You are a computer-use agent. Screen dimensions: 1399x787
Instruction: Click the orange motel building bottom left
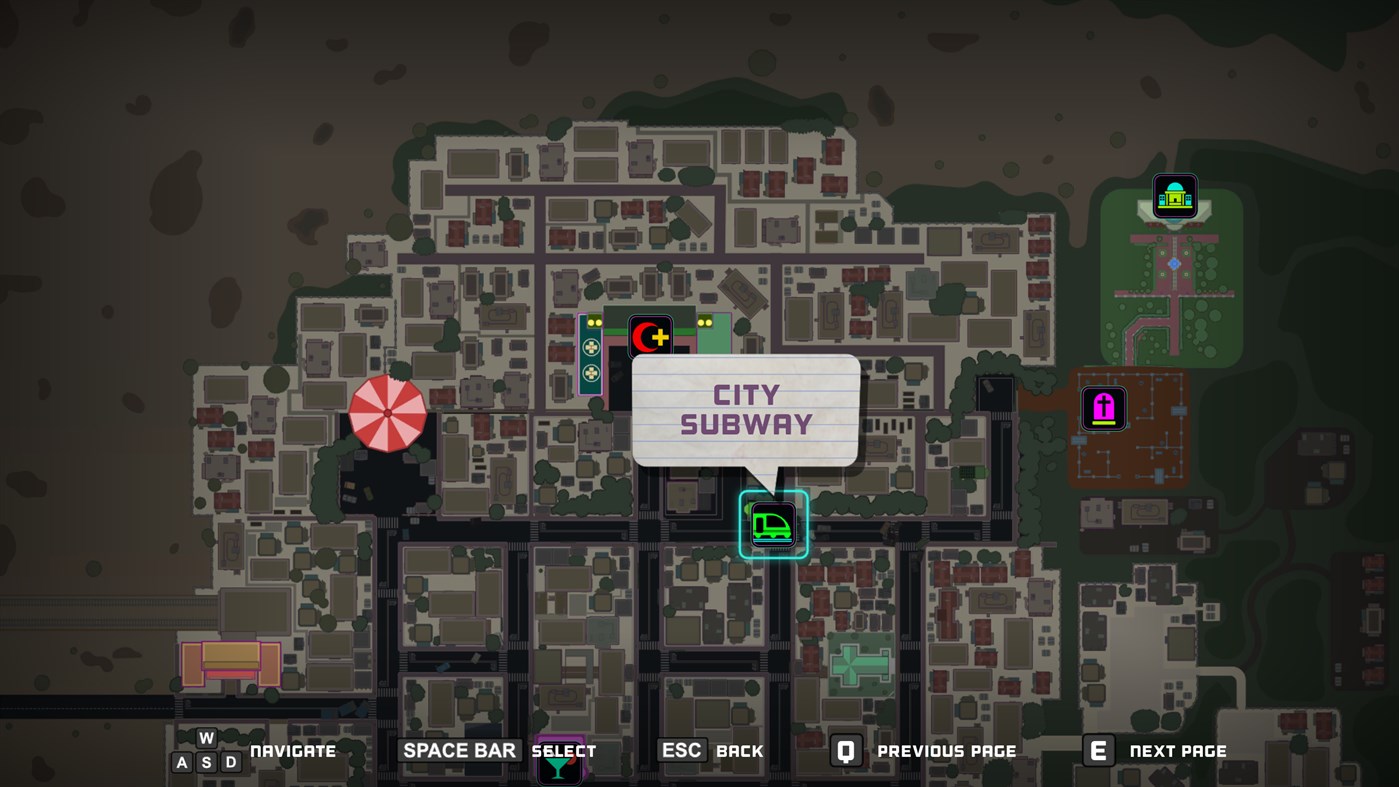tap(230, 662)
